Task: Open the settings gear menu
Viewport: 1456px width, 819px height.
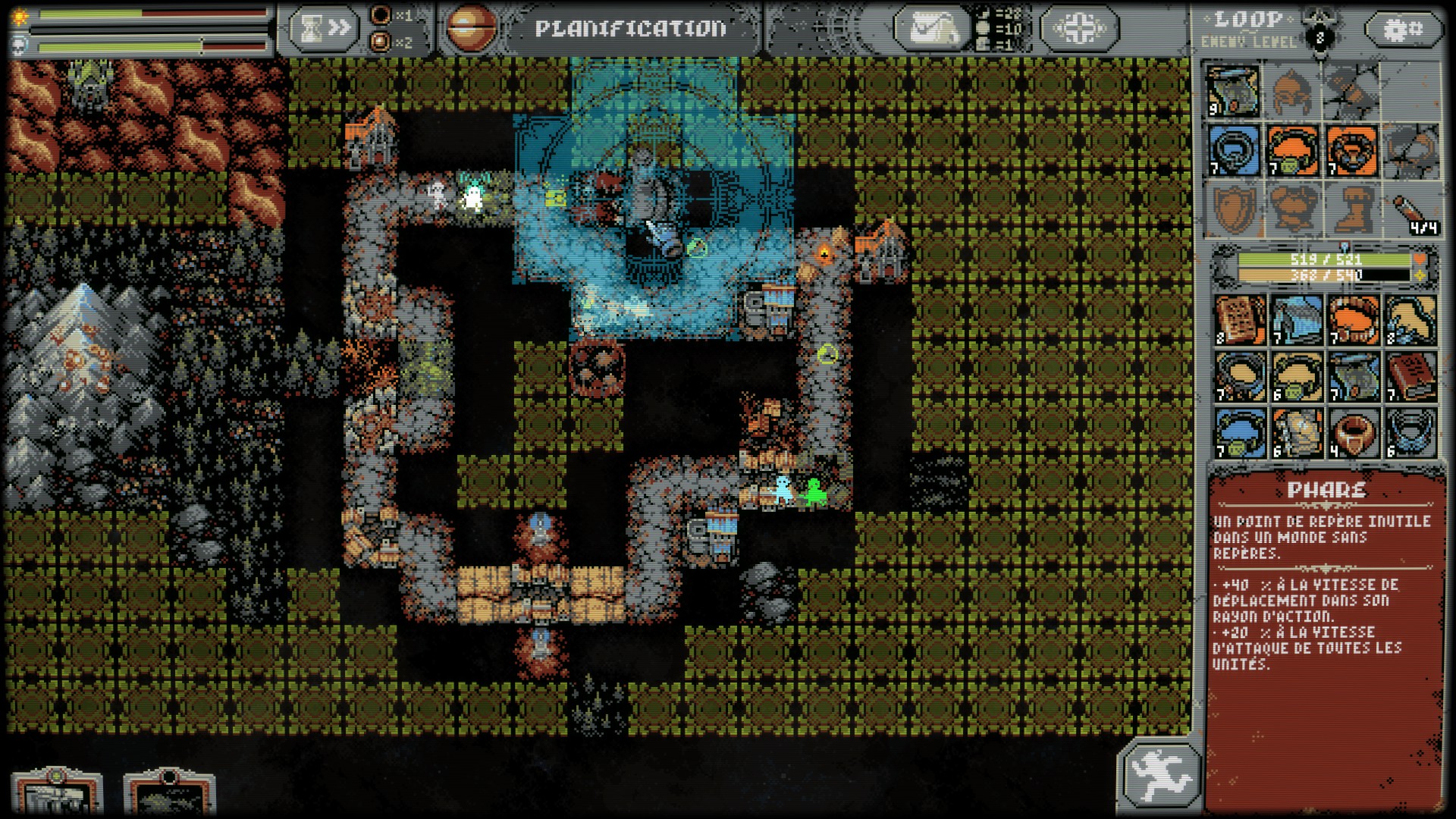Action: click(x=1403, y=29)
